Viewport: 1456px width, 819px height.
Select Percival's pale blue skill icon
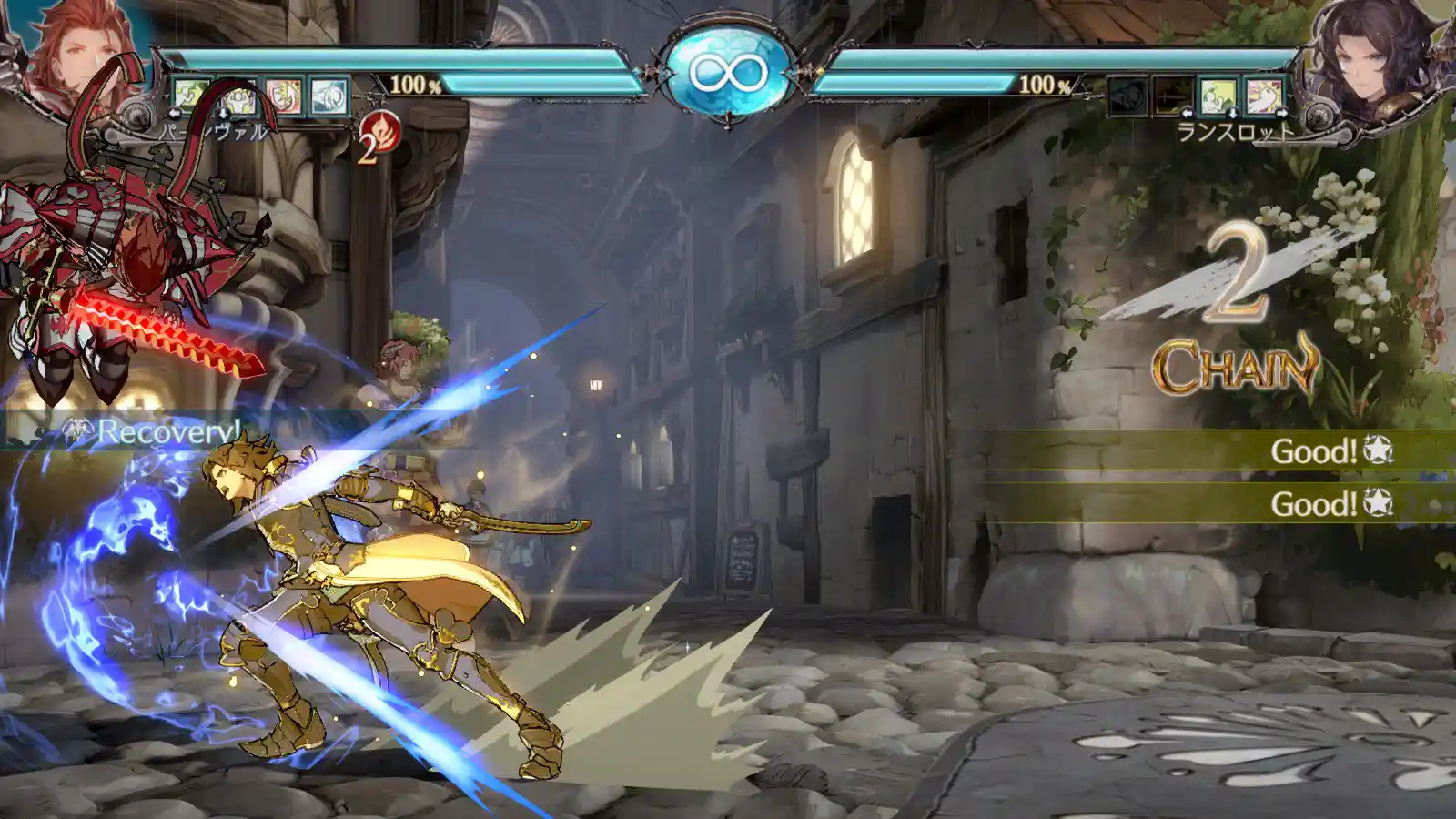pyautogui.click(x=329, y=96)
